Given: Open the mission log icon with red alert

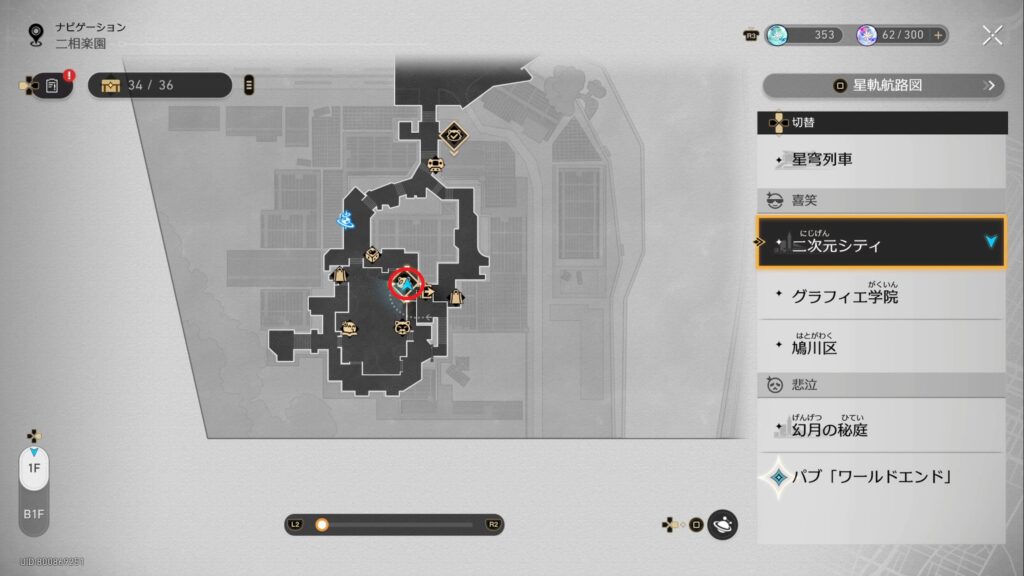Looking at the screenshot, I should tap(52, 86).
